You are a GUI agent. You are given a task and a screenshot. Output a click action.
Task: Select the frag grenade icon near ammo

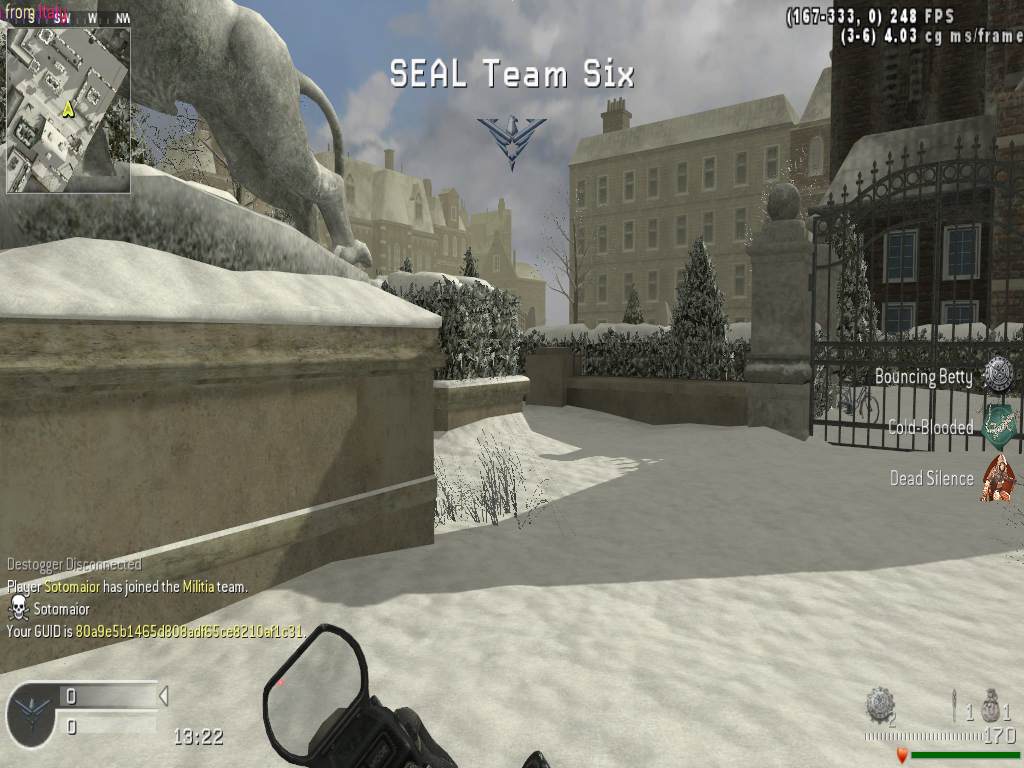pyautogui.click(x=990, y=706)
